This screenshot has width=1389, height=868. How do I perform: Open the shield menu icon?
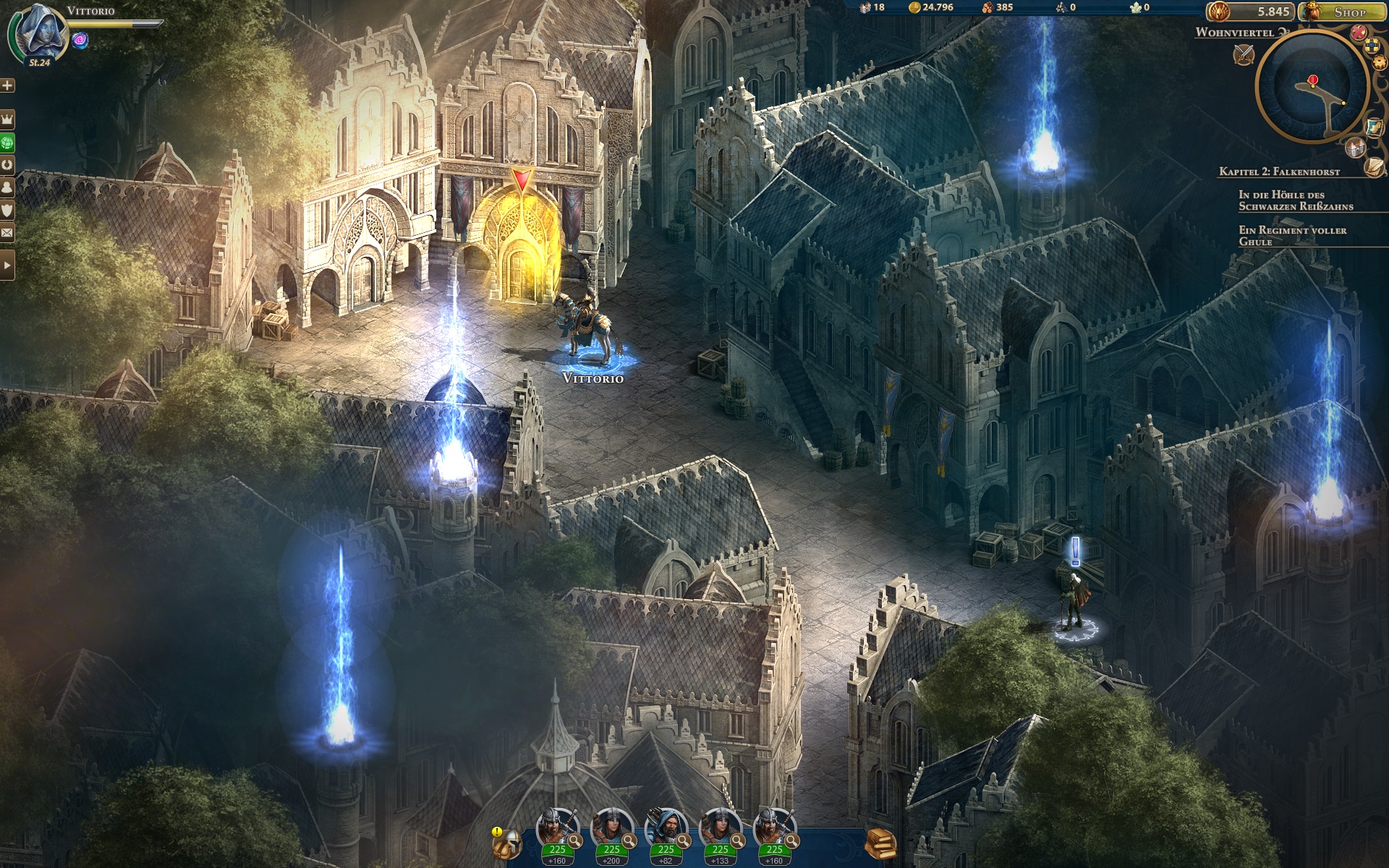7,210
